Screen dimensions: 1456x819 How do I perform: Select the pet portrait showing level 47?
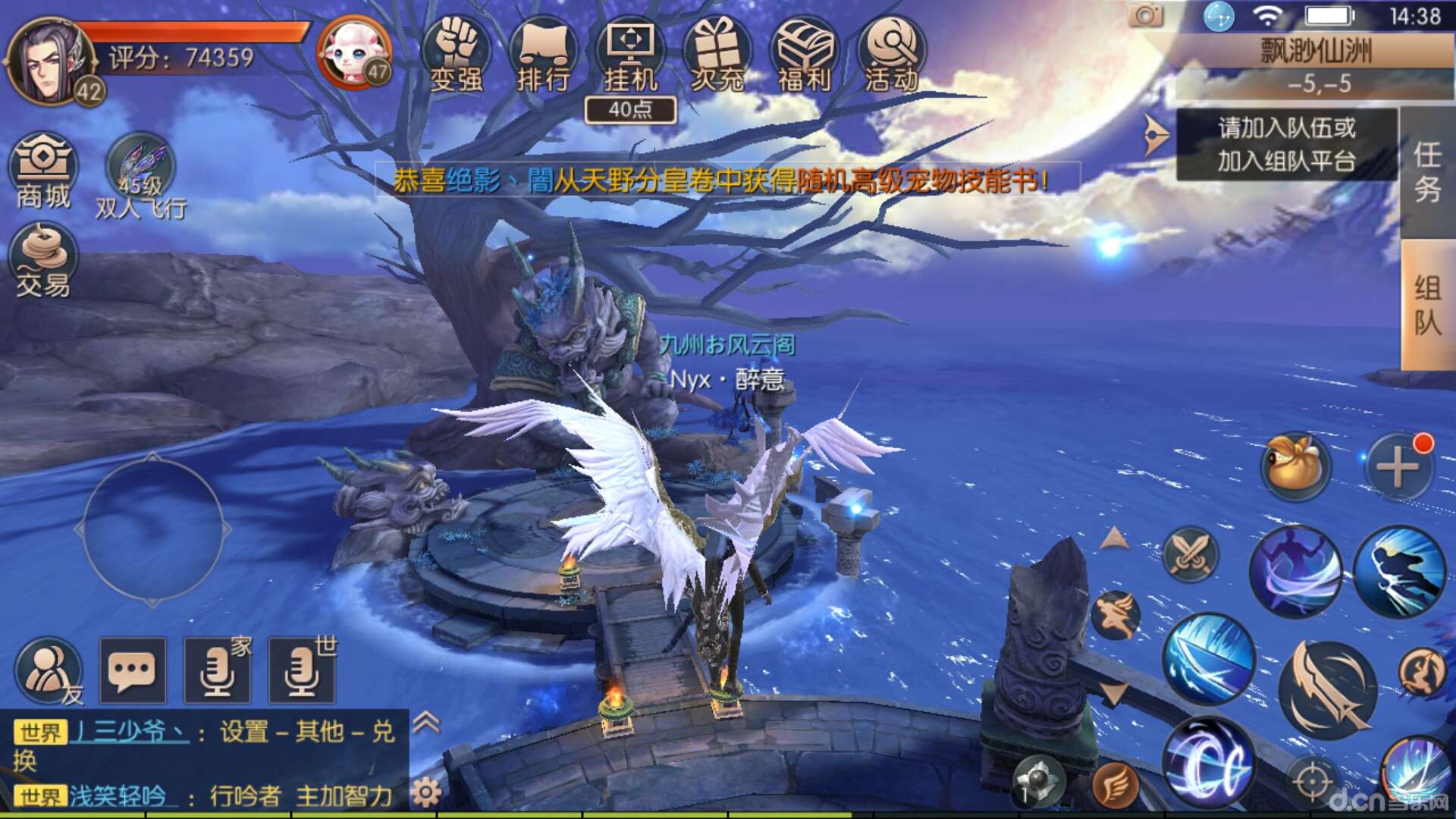(x=350, y=53)
